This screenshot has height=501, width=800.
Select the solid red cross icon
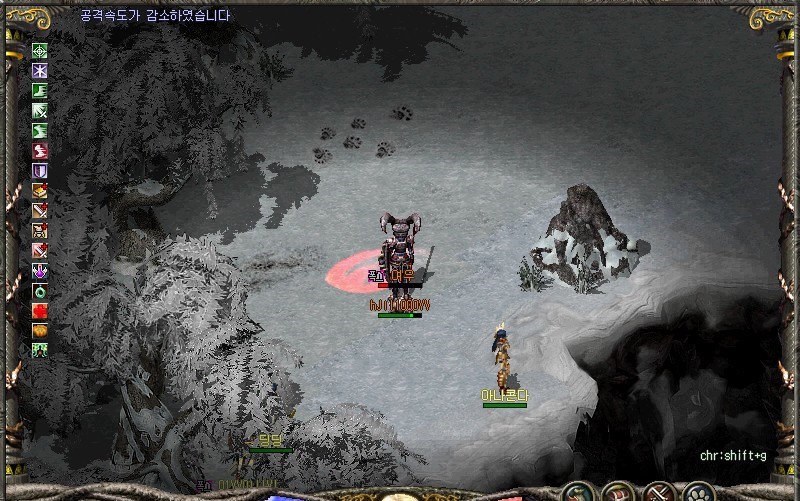pyautogui.click(x=40, y=310)
